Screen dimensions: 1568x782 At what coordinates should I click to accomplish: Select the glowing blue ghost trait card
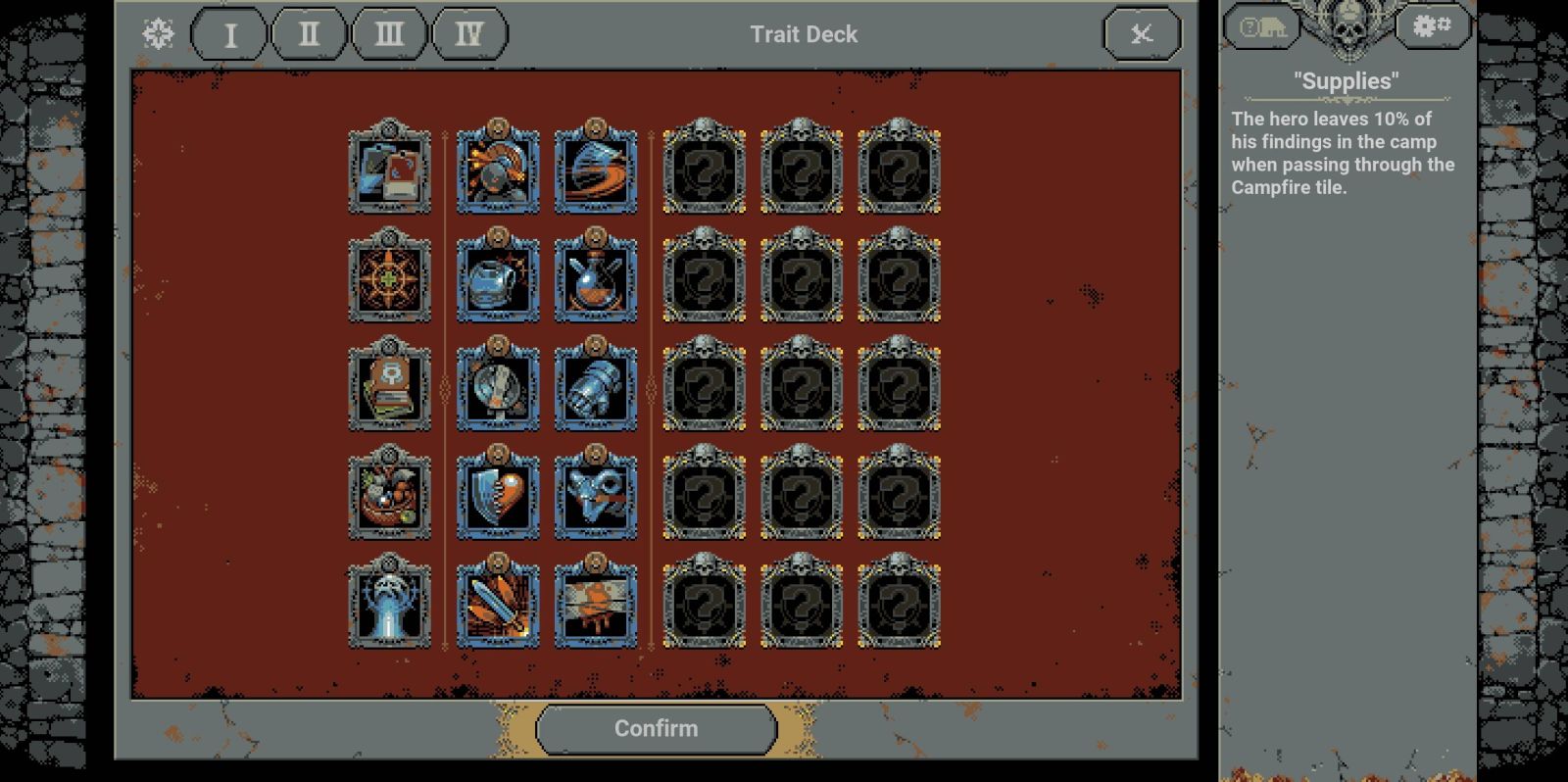coord(390,604)
